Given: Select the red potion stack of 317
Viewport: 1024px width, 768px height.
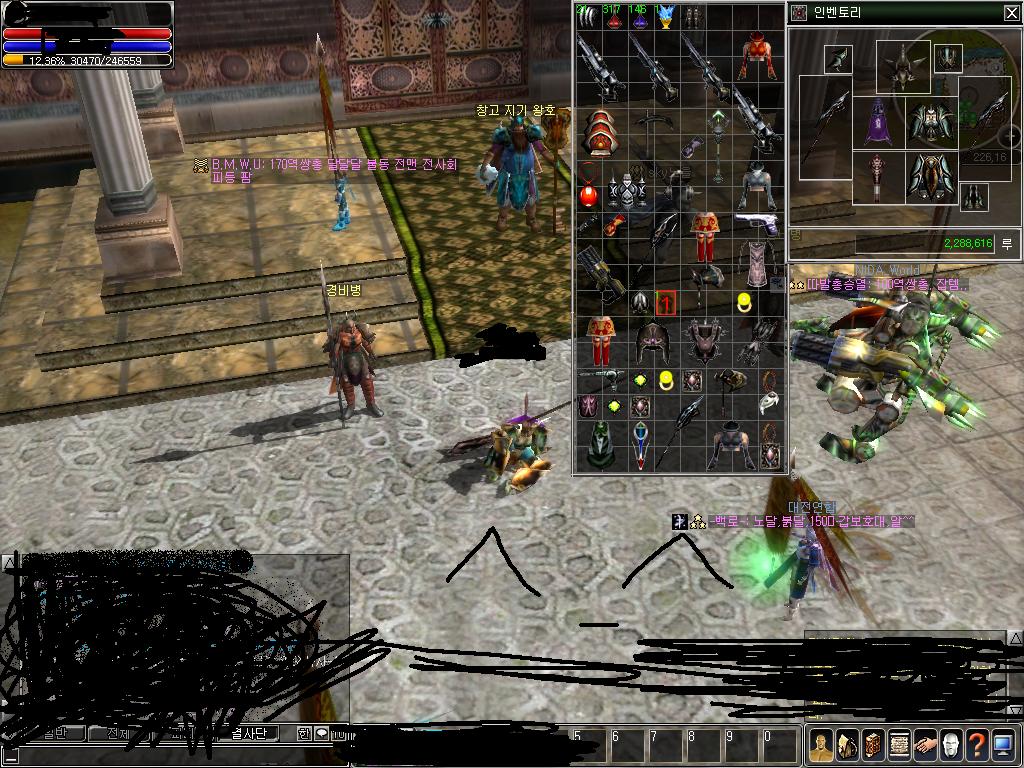Looking at the screenshot, I should pos(613,18).
